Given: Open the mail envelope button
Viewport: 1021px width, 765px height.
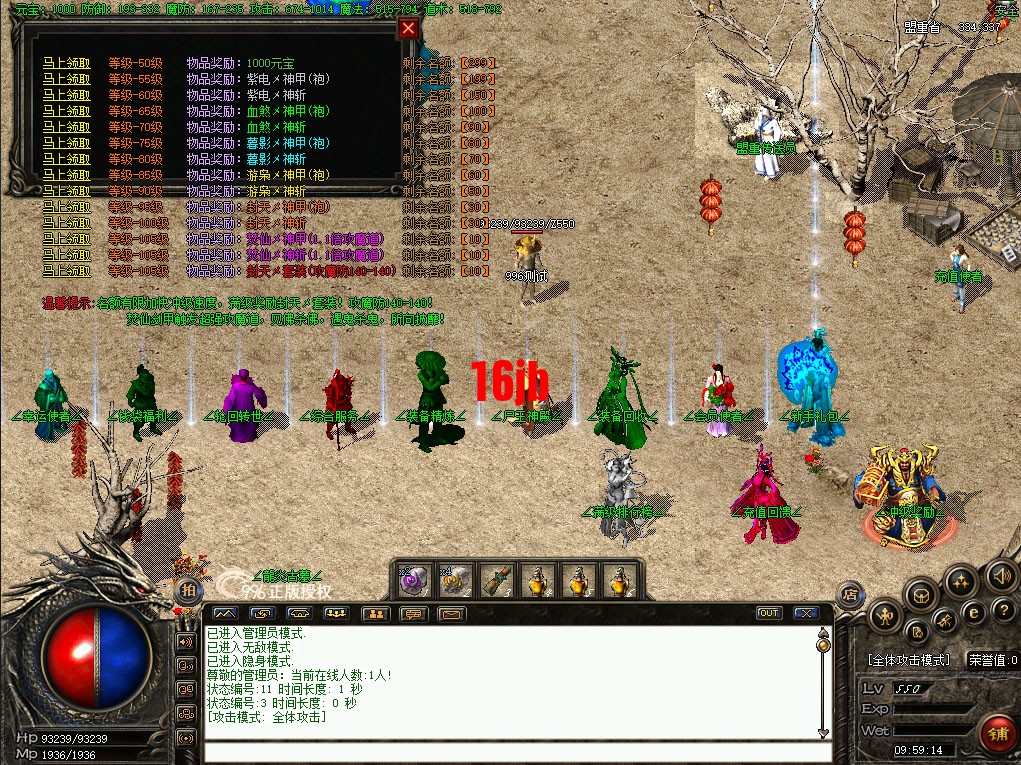Looking at the screenshot, I should coord(451,613).
